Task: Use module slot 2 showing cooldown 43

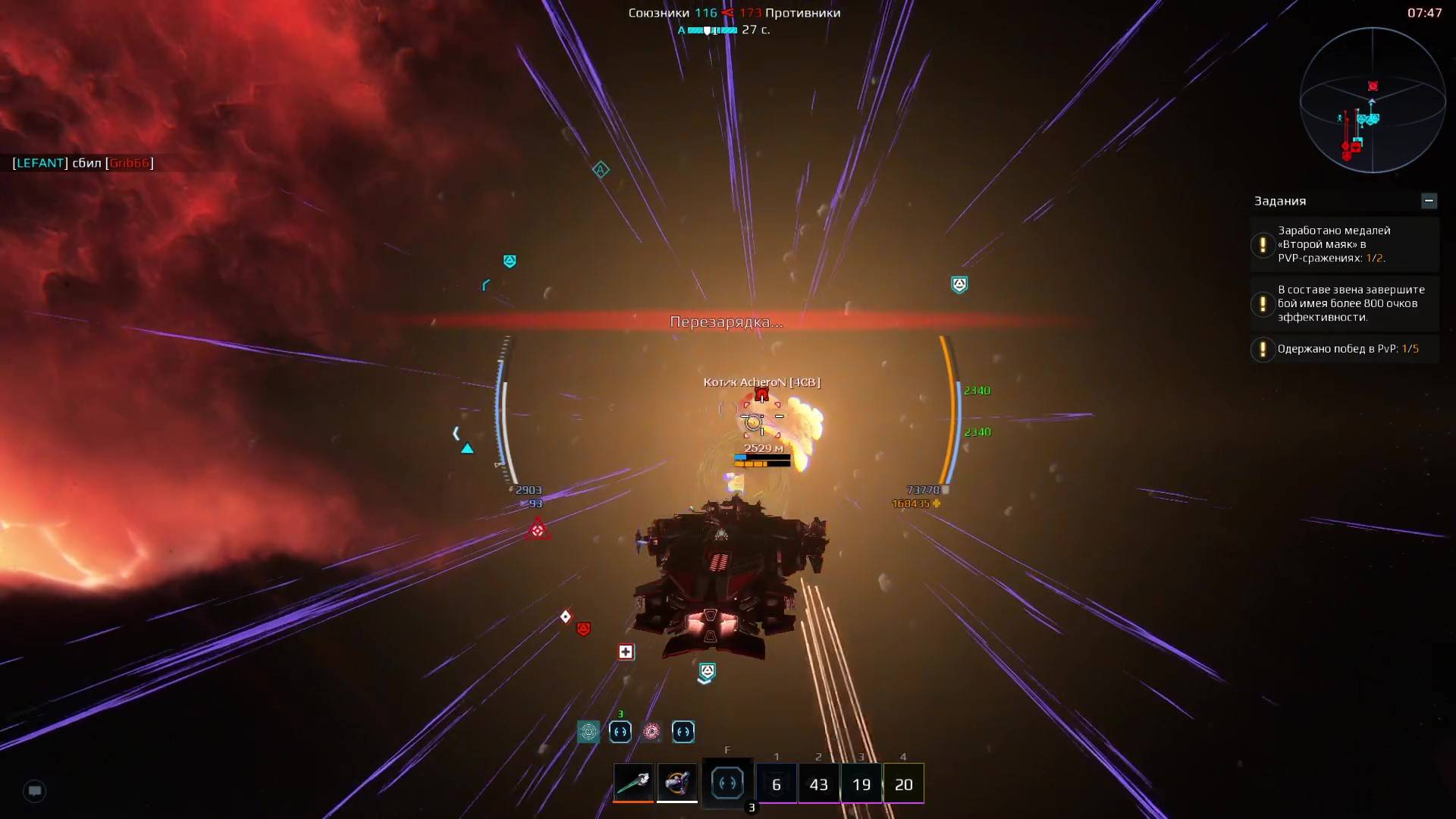Action: tap(819, 784)
